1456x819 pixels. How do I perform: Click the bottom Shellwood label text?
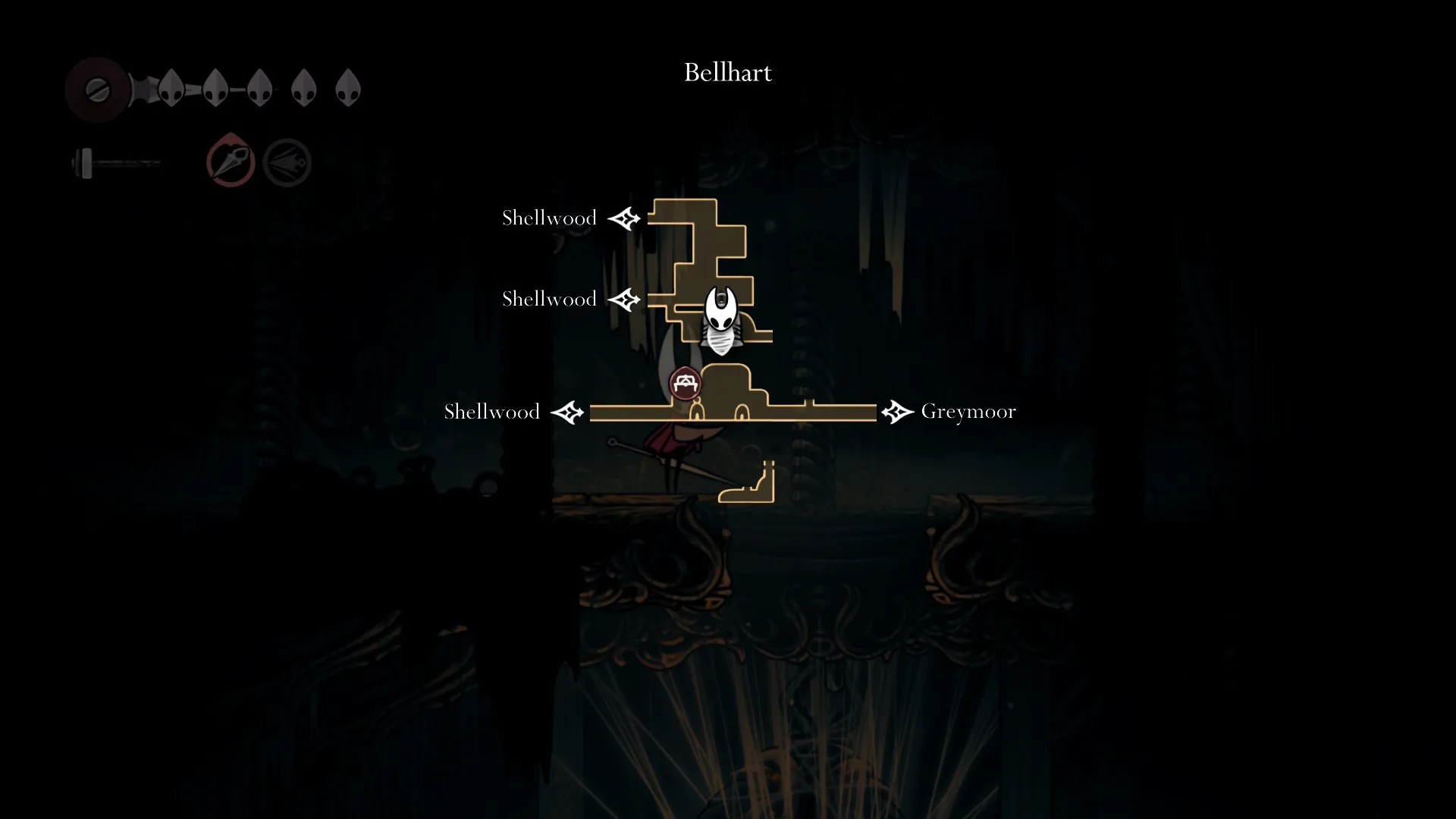[x=491, y=412]
